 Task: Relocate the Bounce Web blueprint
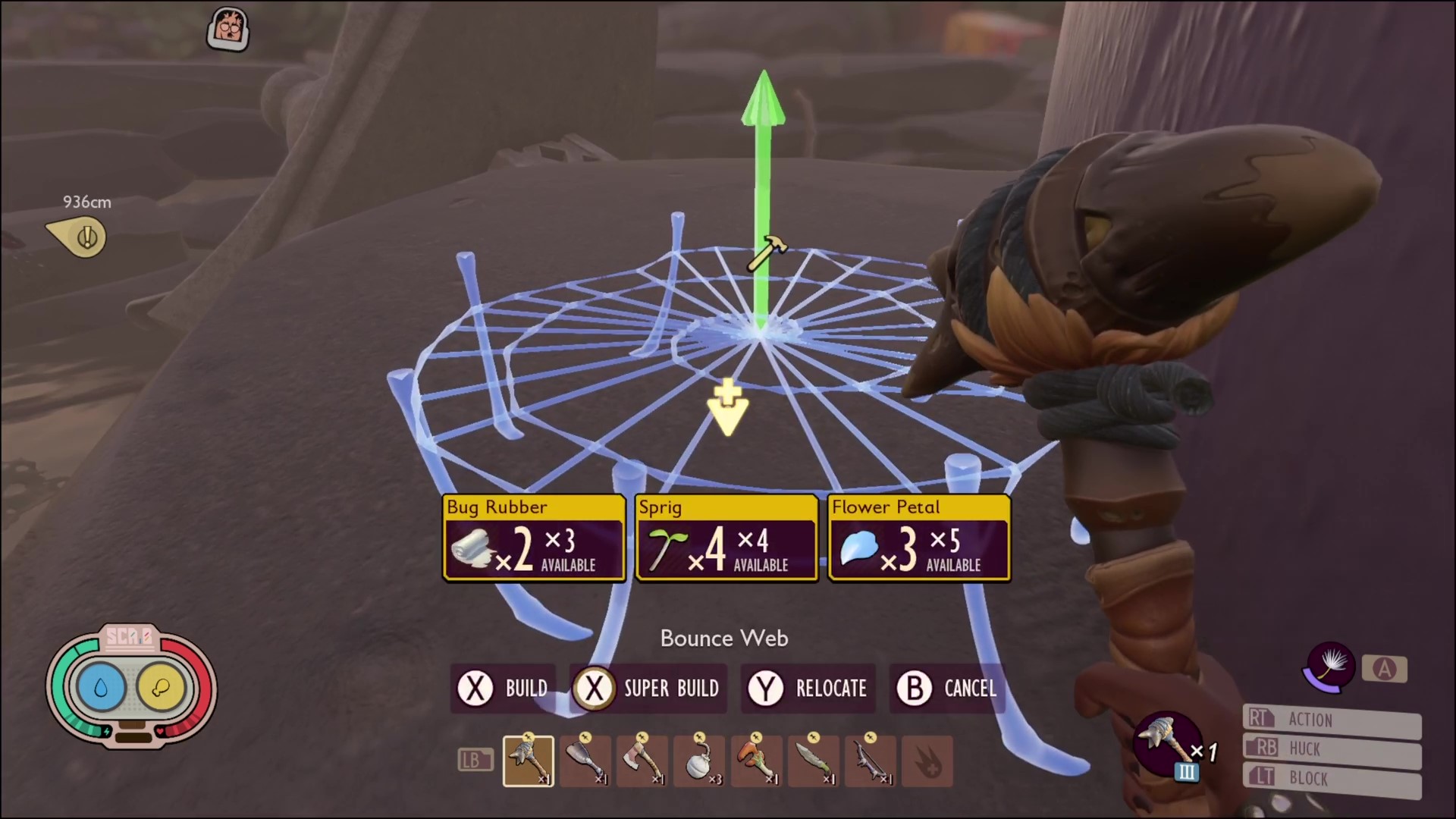click(808, 689)
